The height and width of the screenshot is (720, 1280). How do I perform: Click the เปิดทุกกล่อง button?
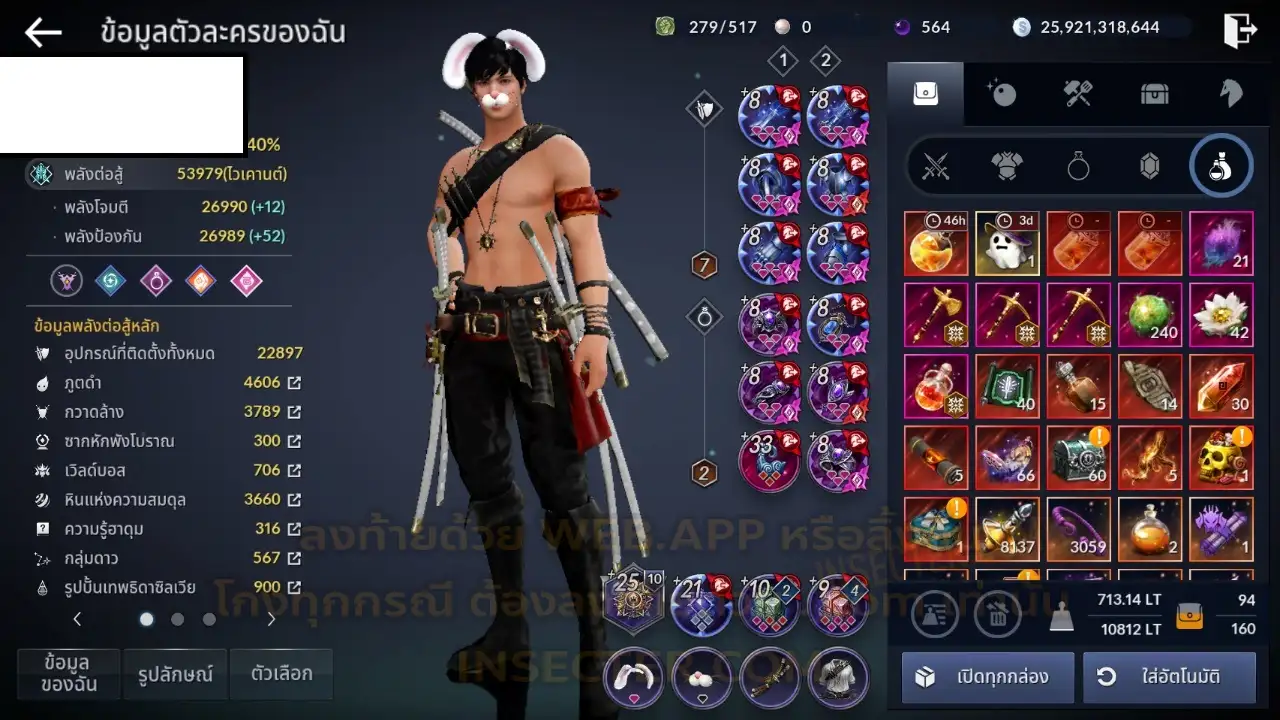[x=988, y=677]
